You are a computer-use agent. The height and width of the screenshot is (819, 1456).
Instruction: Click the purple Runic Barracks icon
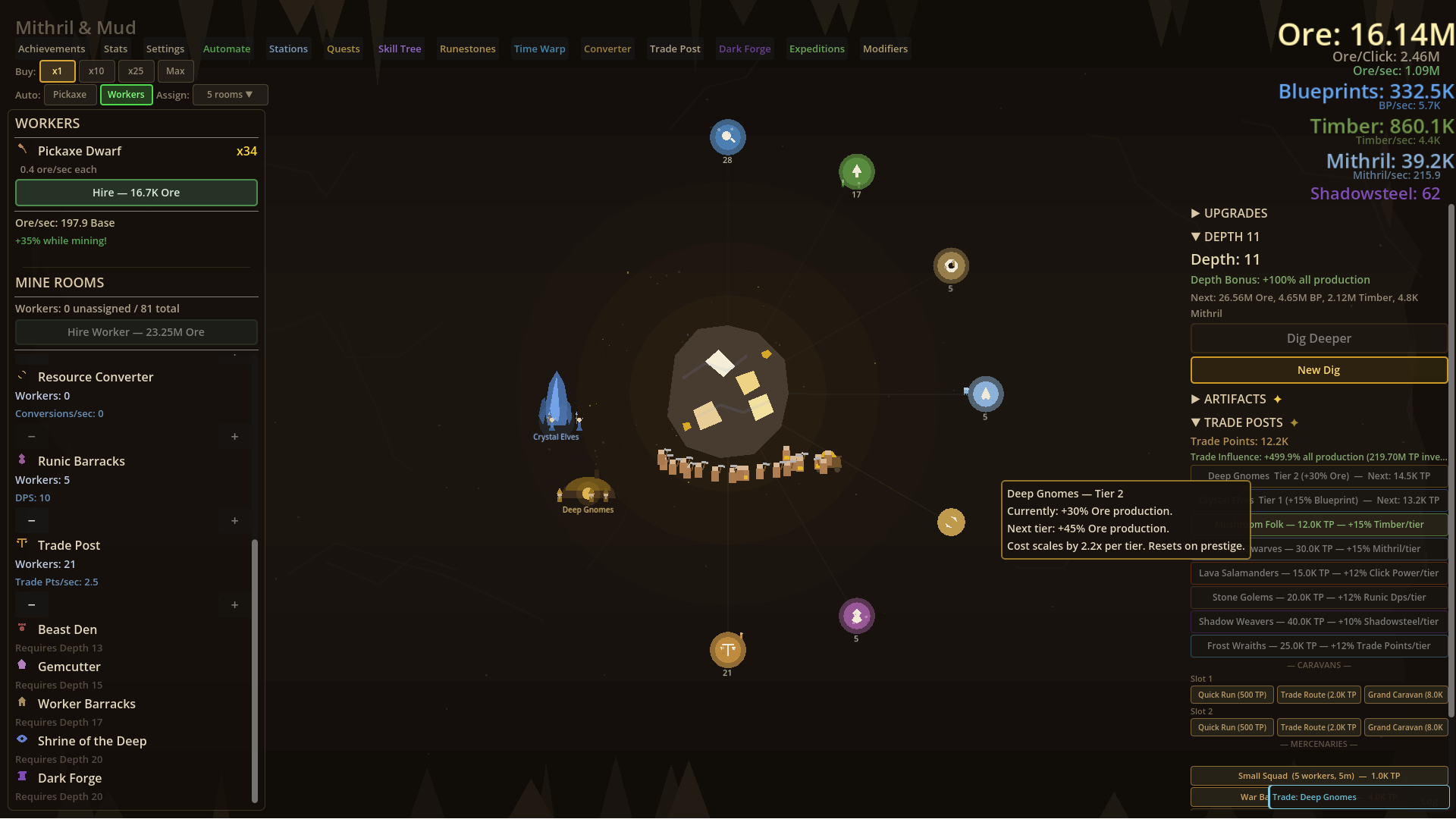[21, 460]
